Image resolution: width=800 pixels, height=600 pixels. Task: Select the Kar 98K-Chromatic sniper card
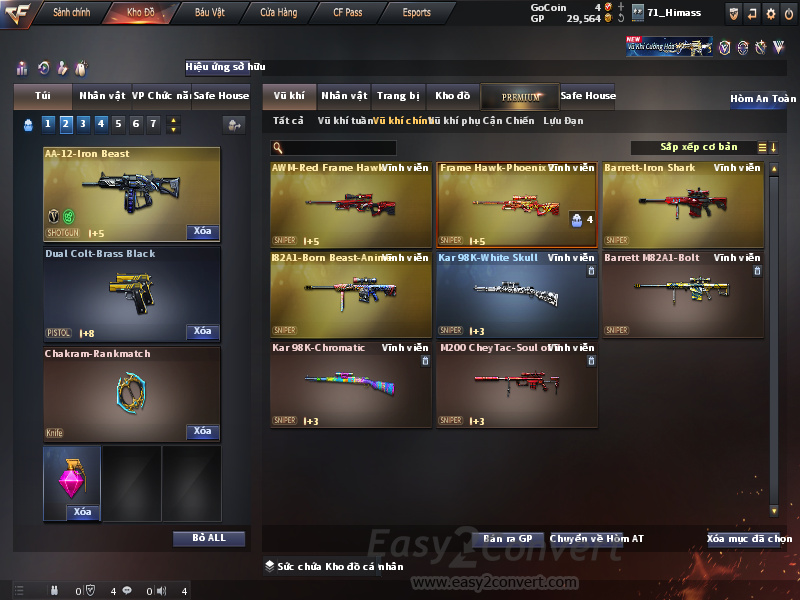pyautogui.click(x=351, y=384)
